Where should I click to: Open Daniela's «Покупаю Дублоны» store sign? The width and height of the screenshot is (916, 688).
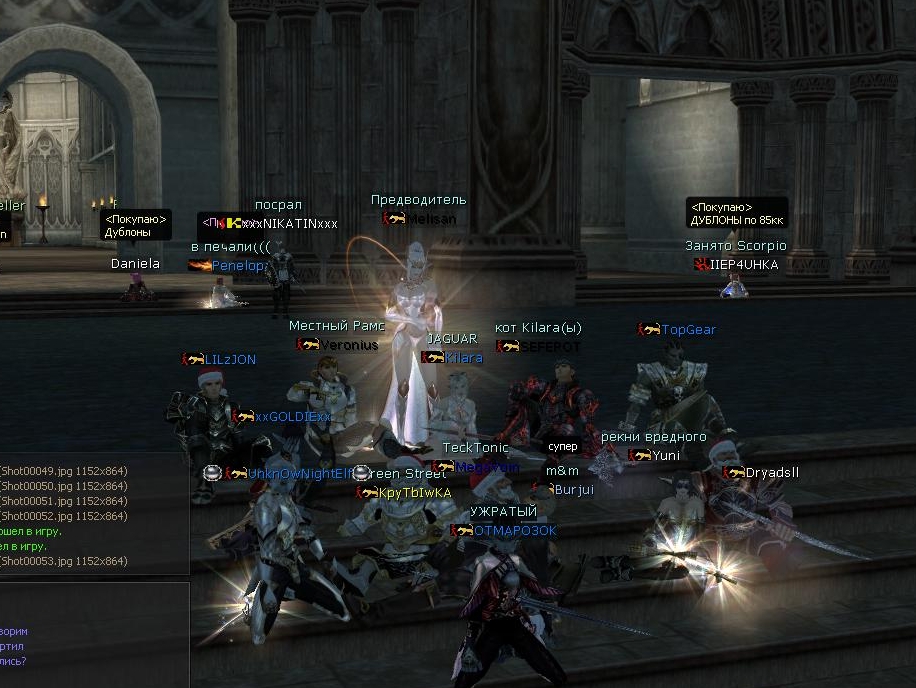[136, 225]
